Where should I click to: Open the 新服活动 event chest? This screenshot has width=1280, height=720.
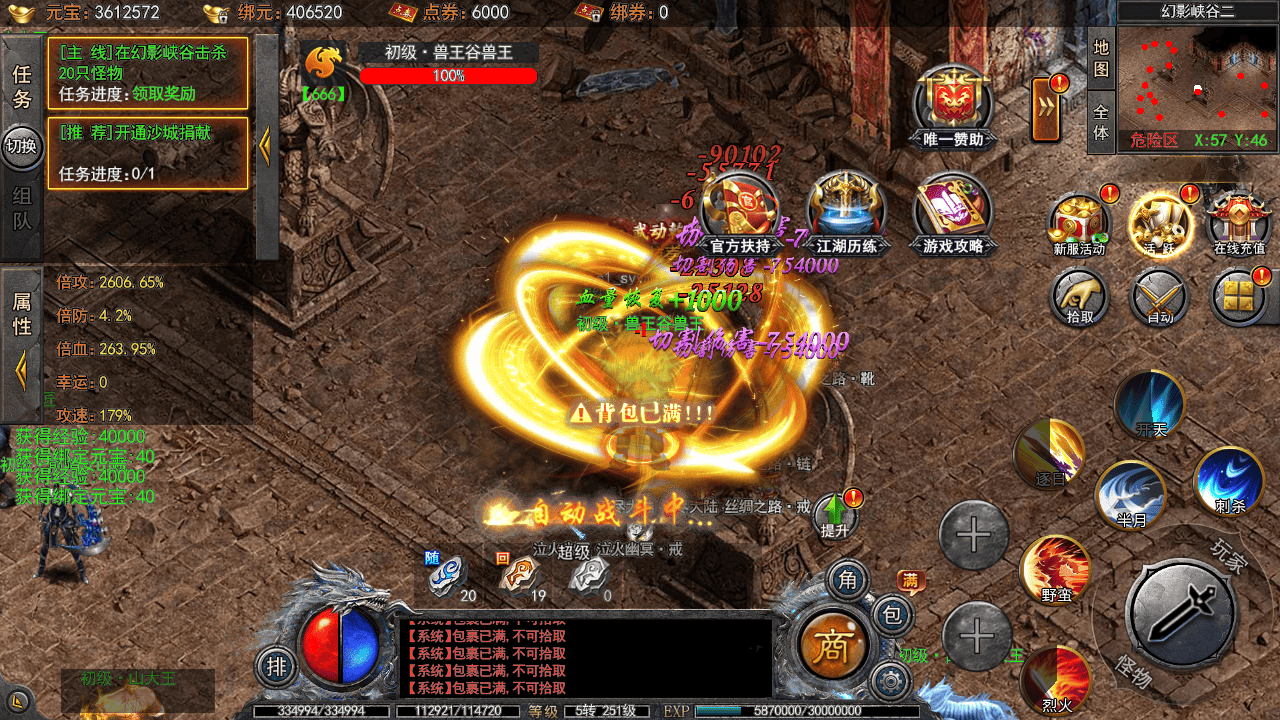(x=1079, y=221)
